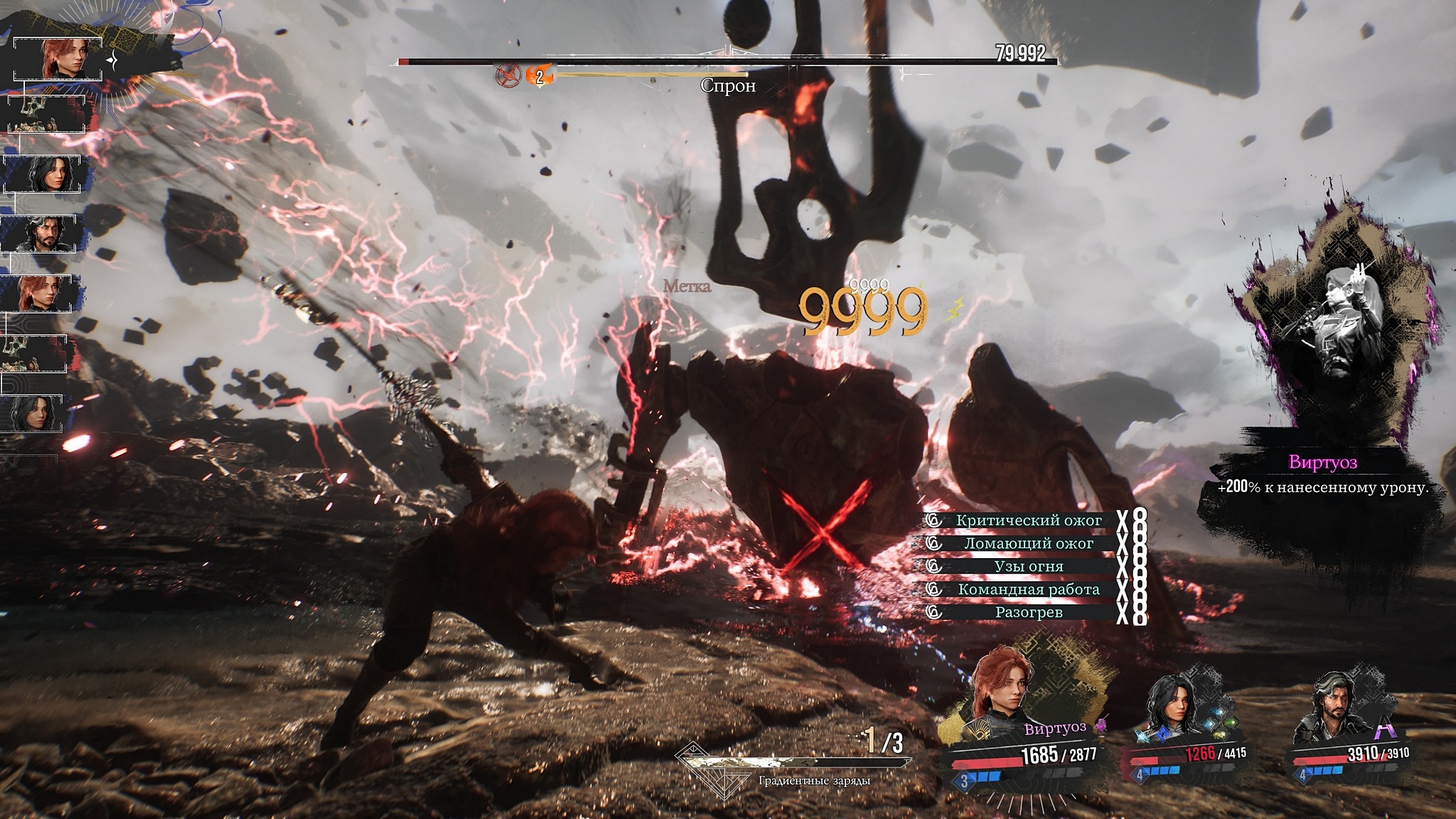Inspect the flame burn status icon on Спрон
This screenshot has width=1456, height=819.
tap(538, 75)
